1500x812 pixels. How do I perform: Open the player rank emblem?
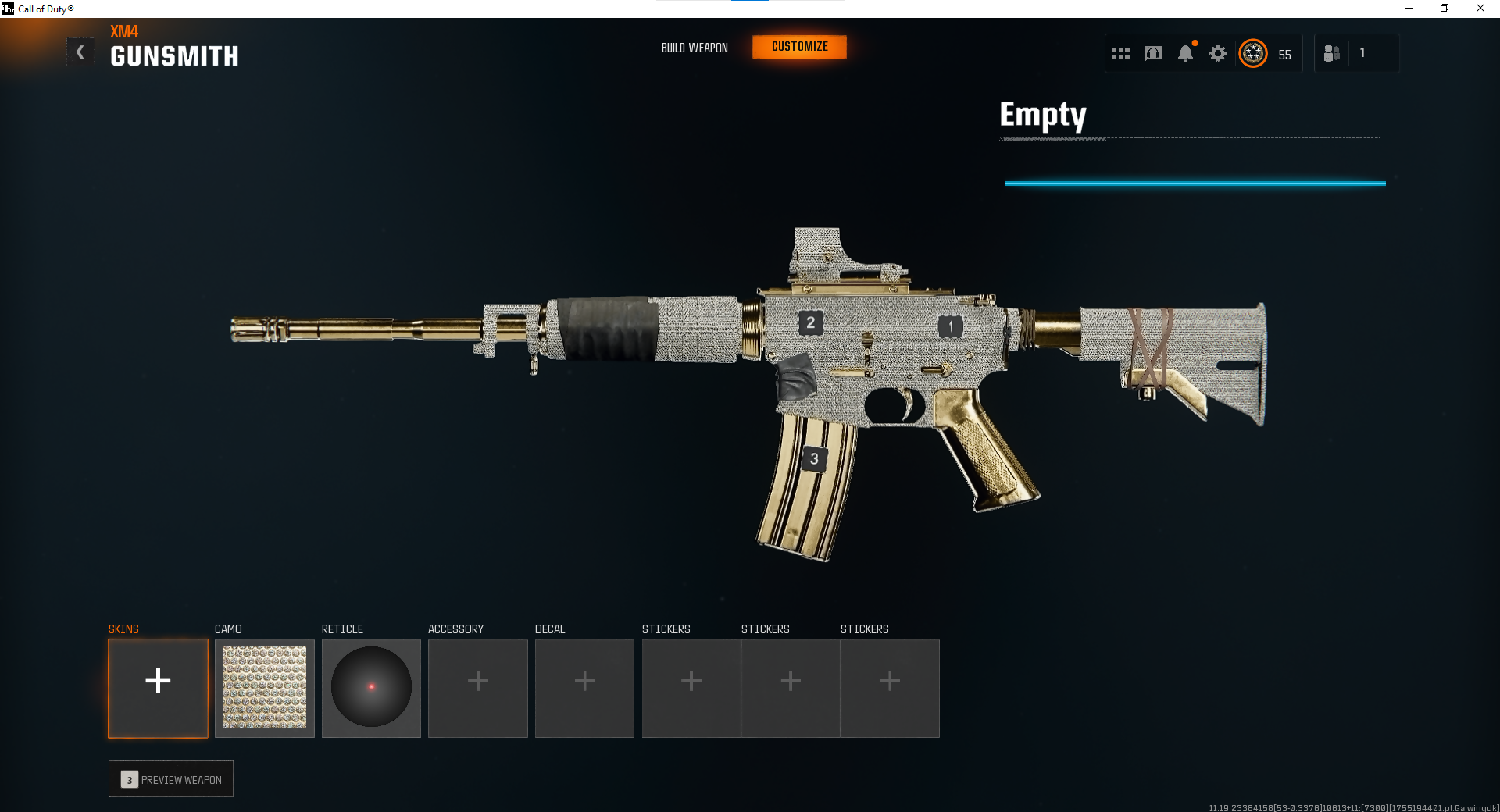(1253, 53)
